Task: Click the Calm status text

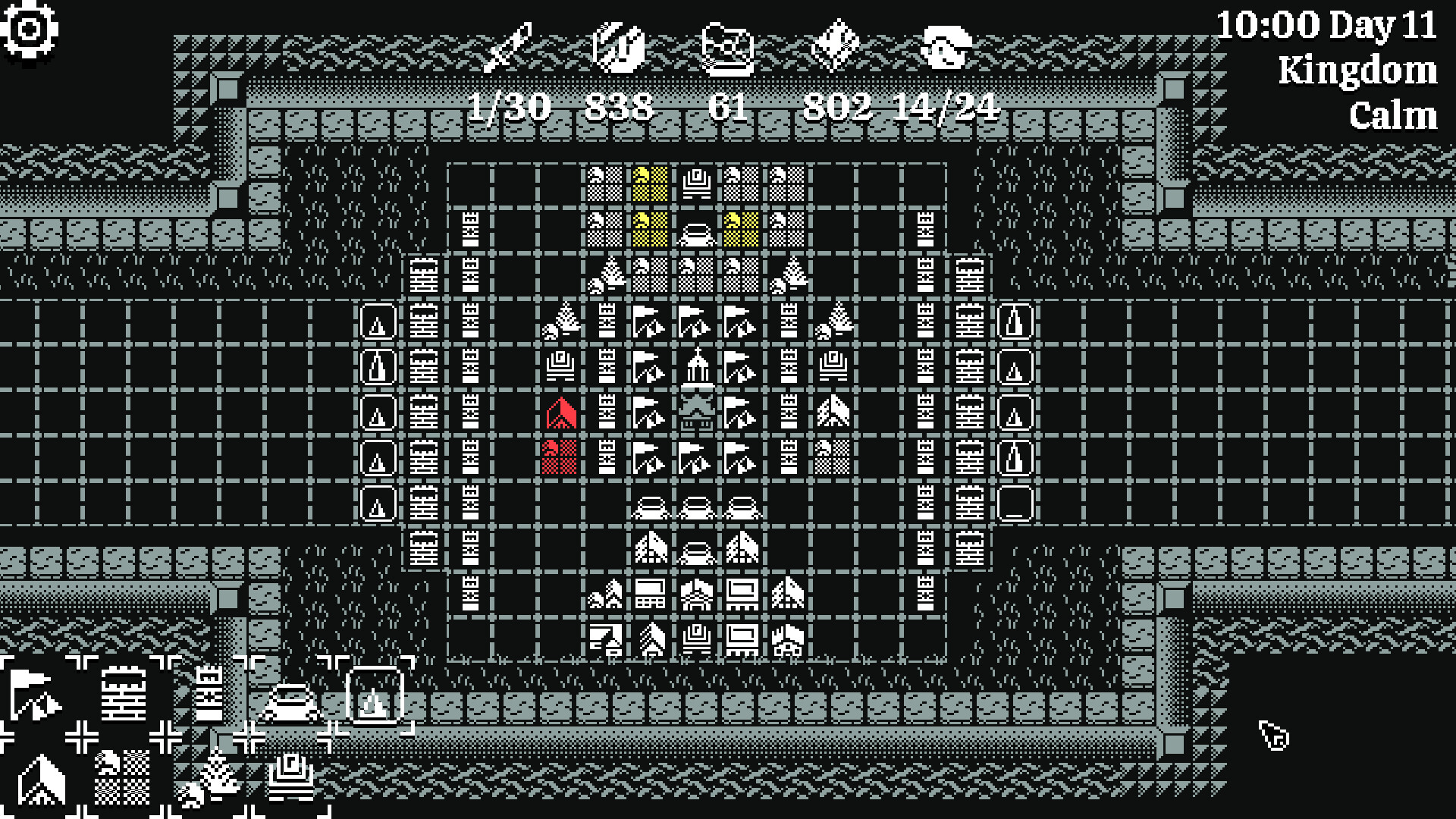Action: (x=1393, y=115)
